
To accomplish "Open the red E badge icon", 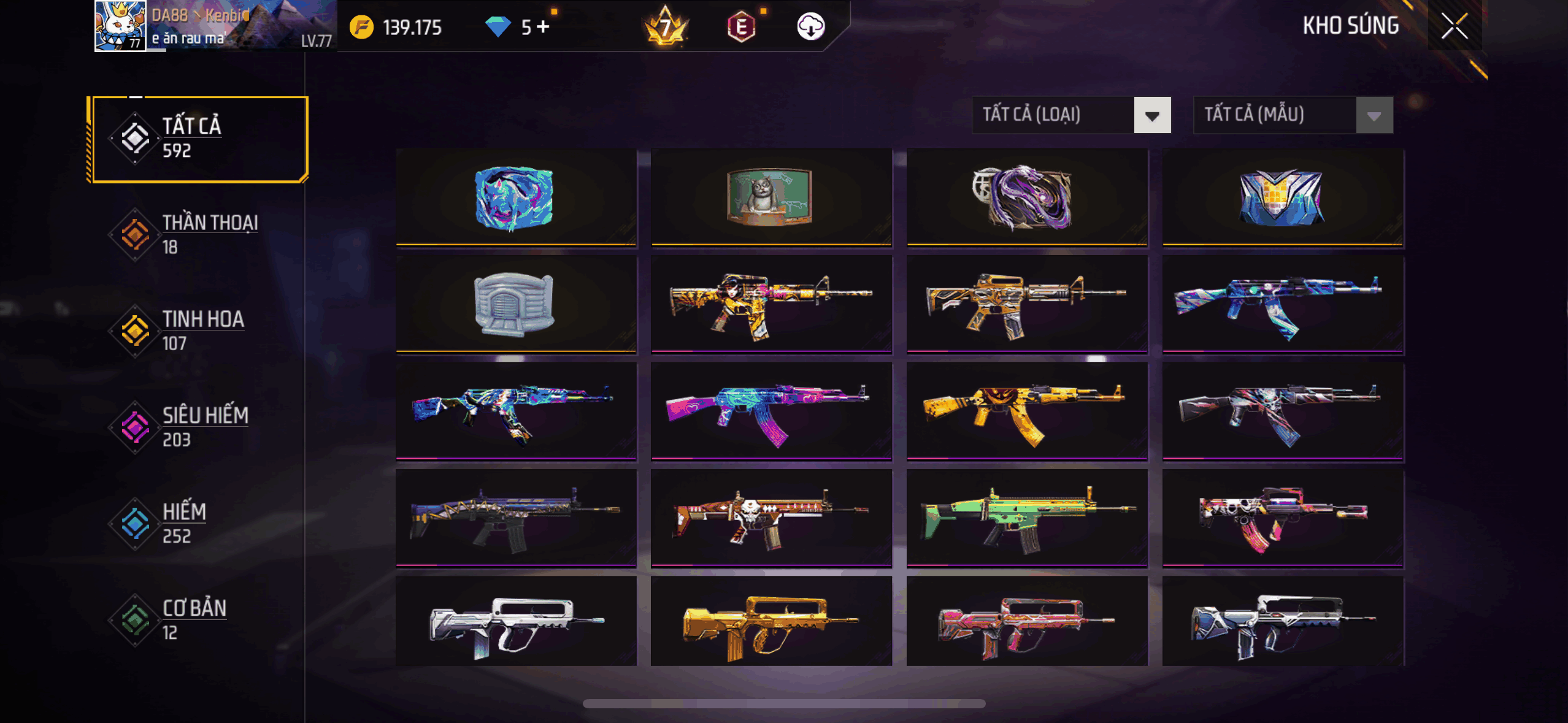I will click(x=741, y=27).
